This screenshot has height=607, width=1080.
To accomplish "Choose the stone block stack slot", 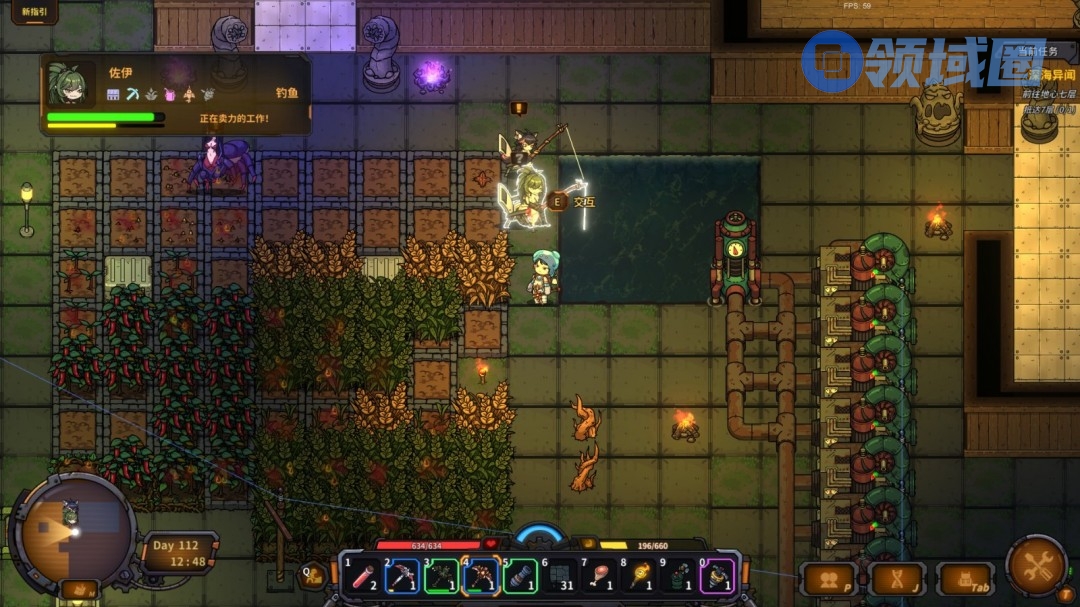I will 559,576.
